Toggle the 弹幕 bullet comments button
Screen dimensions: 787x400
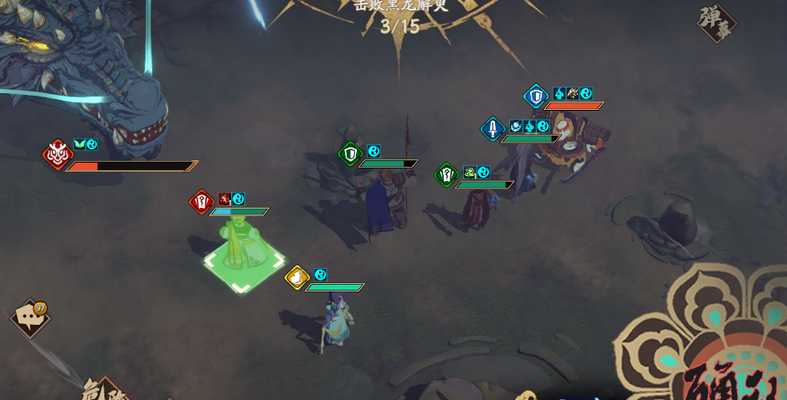(x=716, y=23)
